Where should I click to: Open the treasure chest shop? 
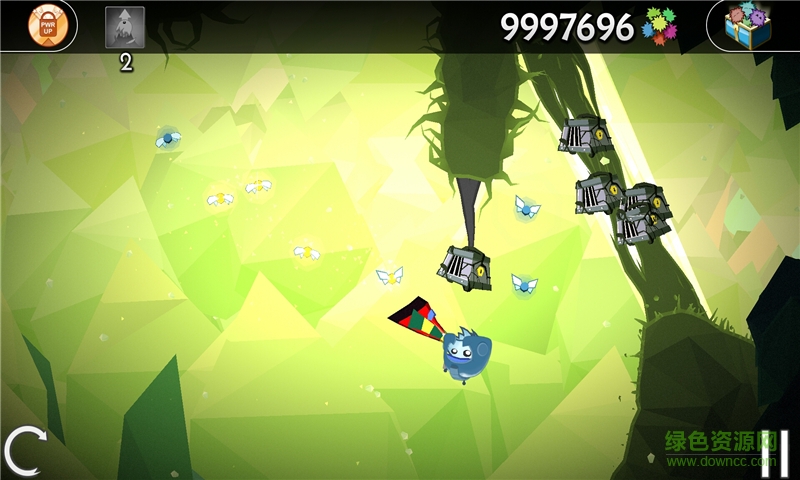point(748,26)
